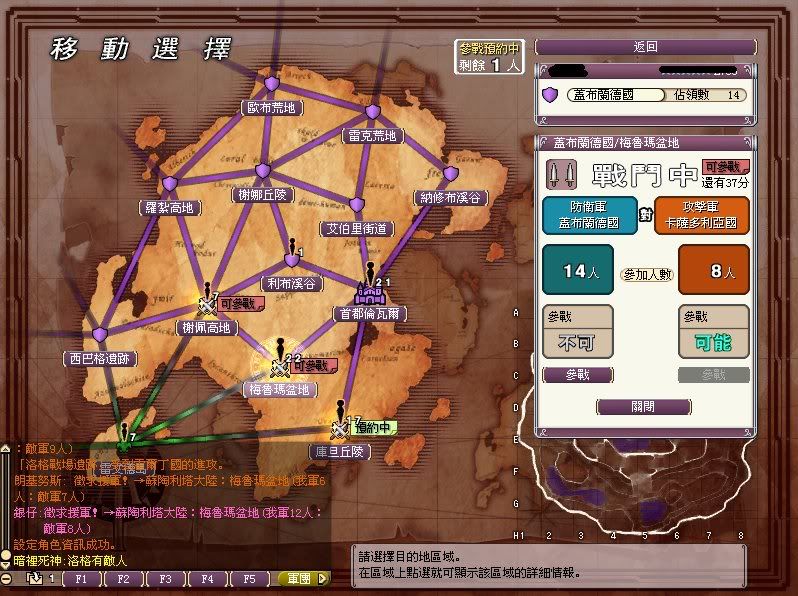This screenshot has width=798, height=596.
Task: Open the F1 chat tab
Action: click(x=81, y=578)
